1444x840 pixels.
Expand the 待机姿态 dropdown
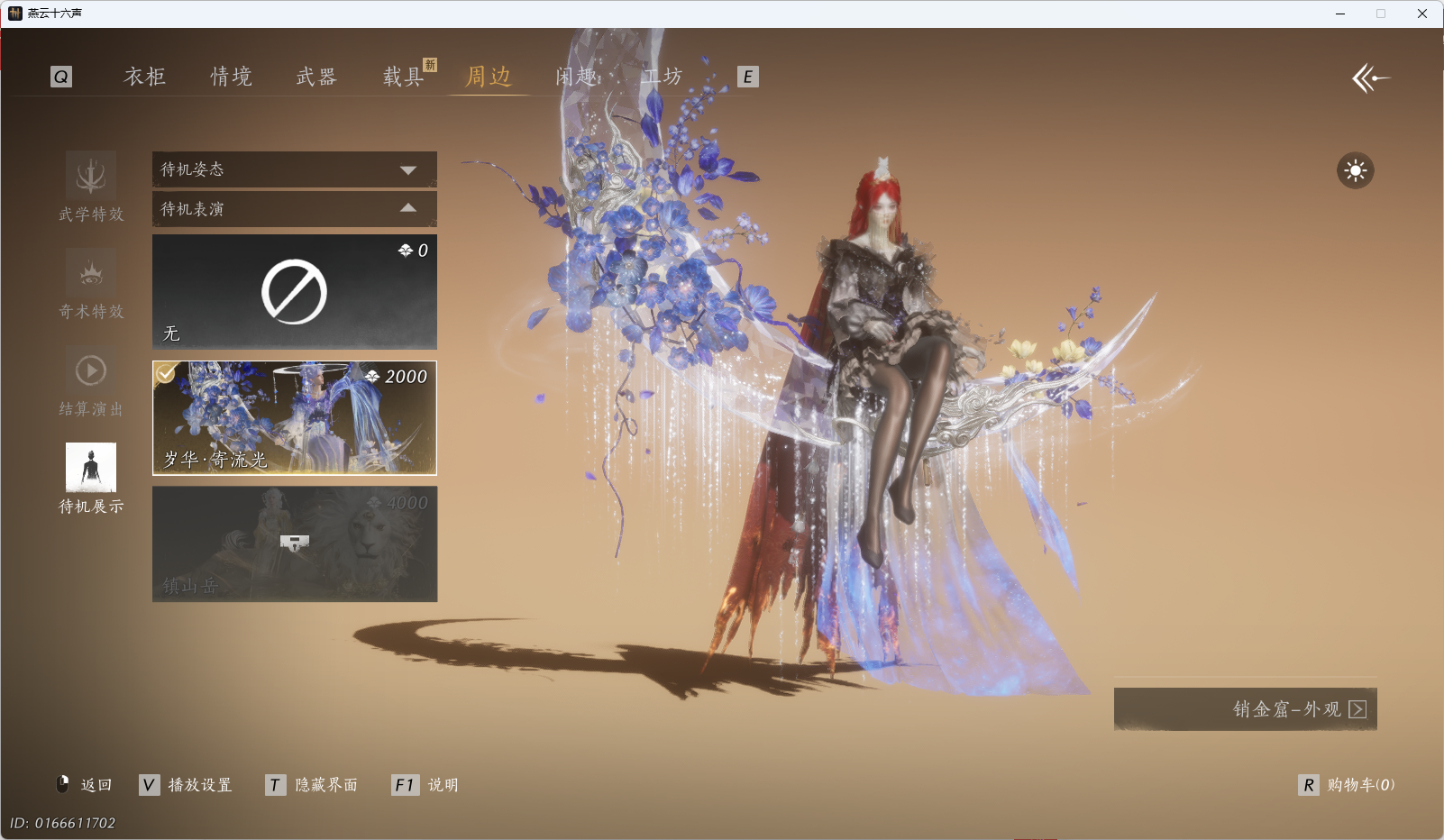(294, 169)
